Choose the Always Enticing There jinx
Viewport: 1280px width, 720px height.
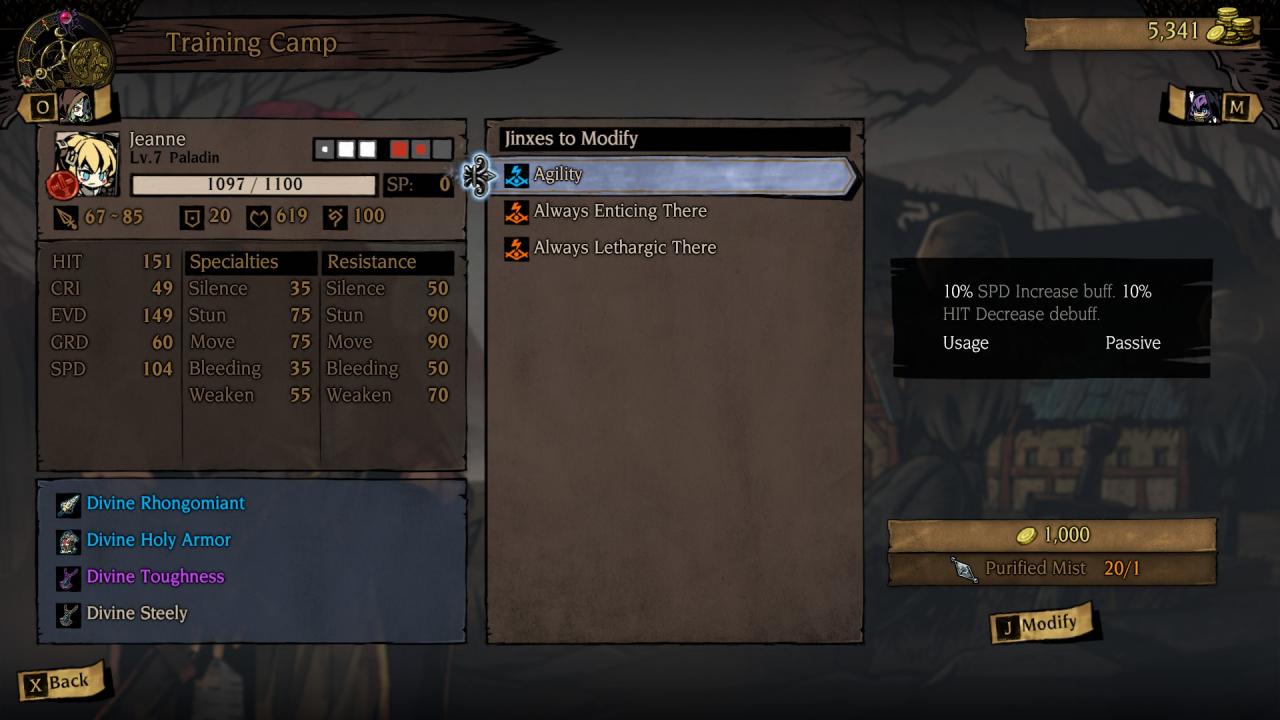pos(619,211)
